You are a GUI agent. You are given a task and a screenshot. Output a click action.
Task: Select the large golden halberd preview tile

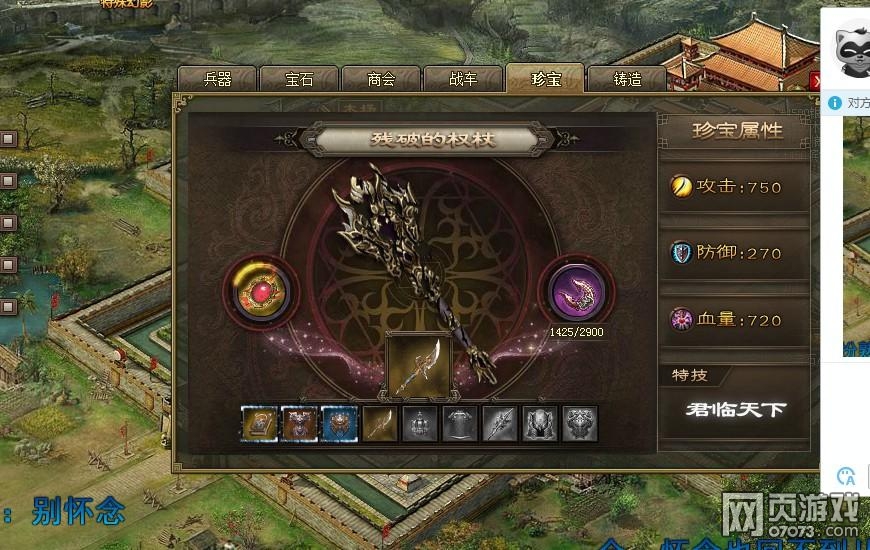point(418,366)
